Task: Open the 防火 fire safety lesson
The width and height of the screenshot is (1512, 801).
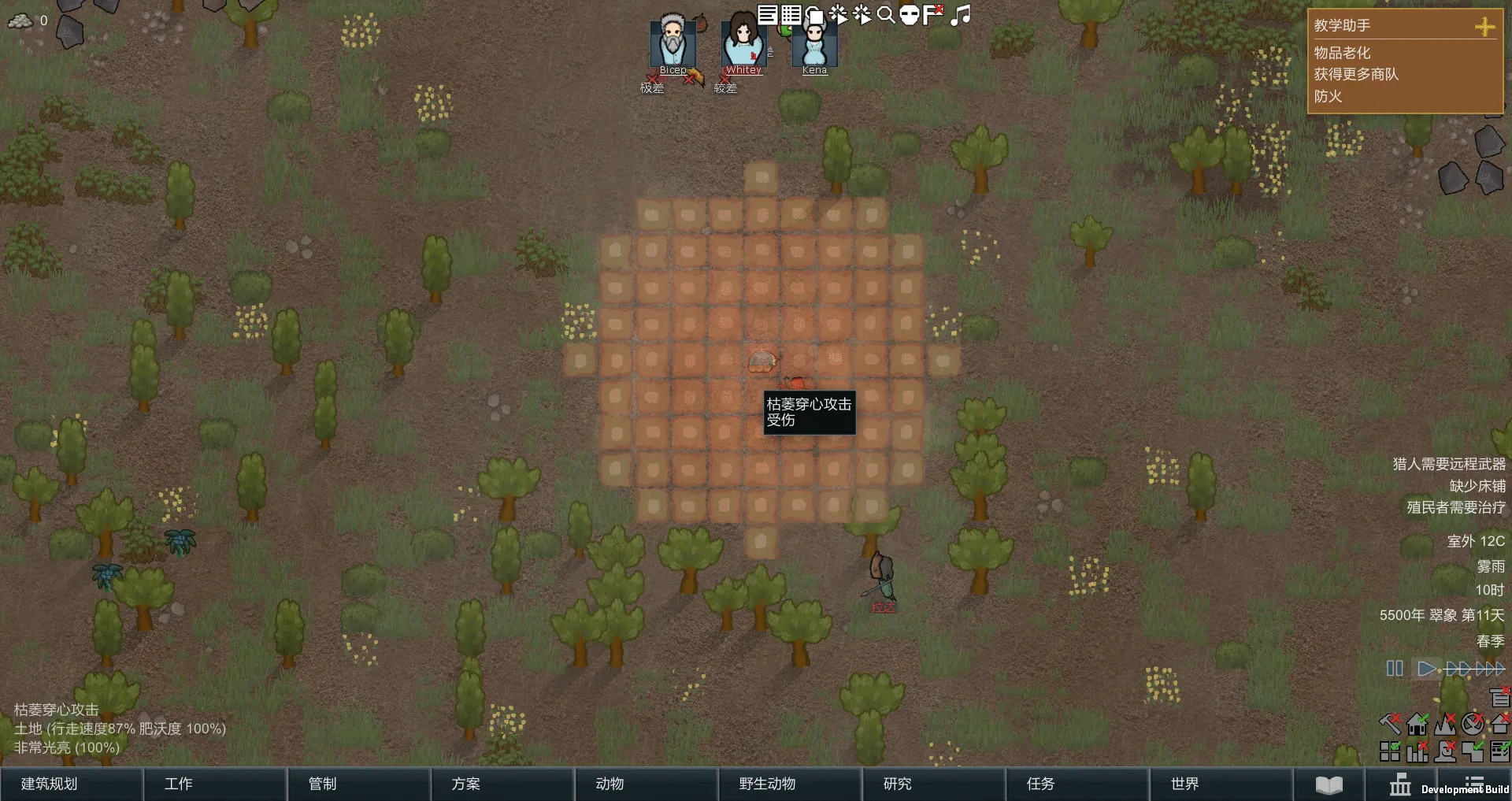Action: click(x=1328, y=96)
